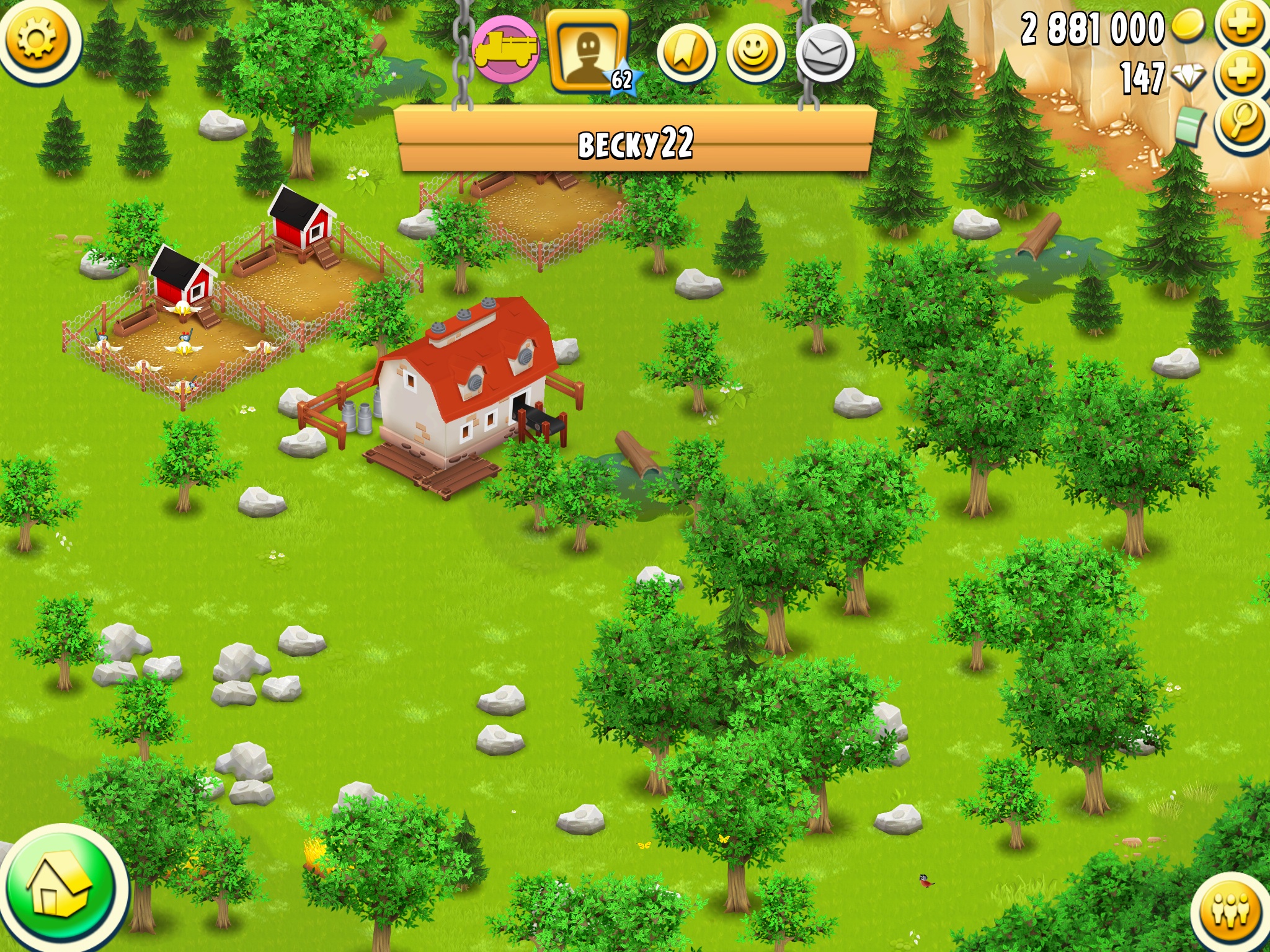
Task: Return home with the green house button
Action: coord(61,888)
